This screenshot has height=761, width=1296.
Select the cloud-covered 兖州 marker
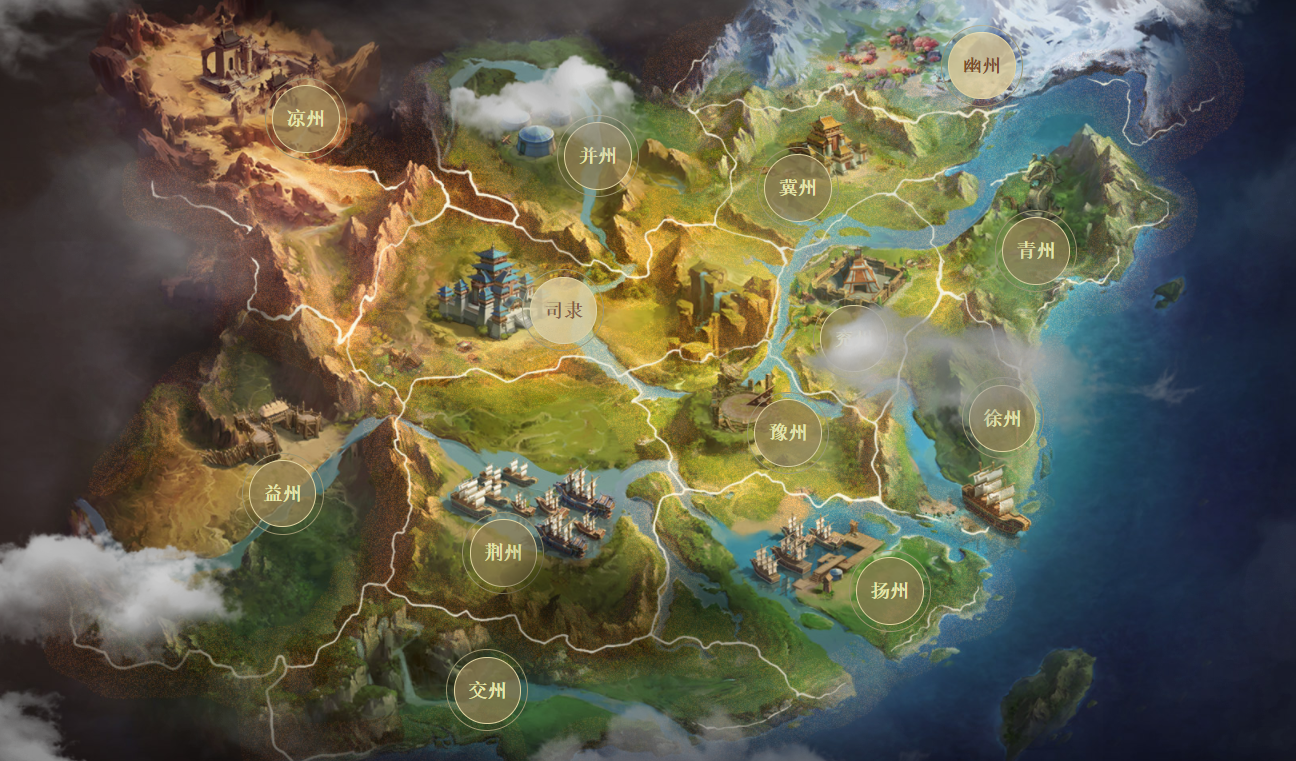(854, 339)
